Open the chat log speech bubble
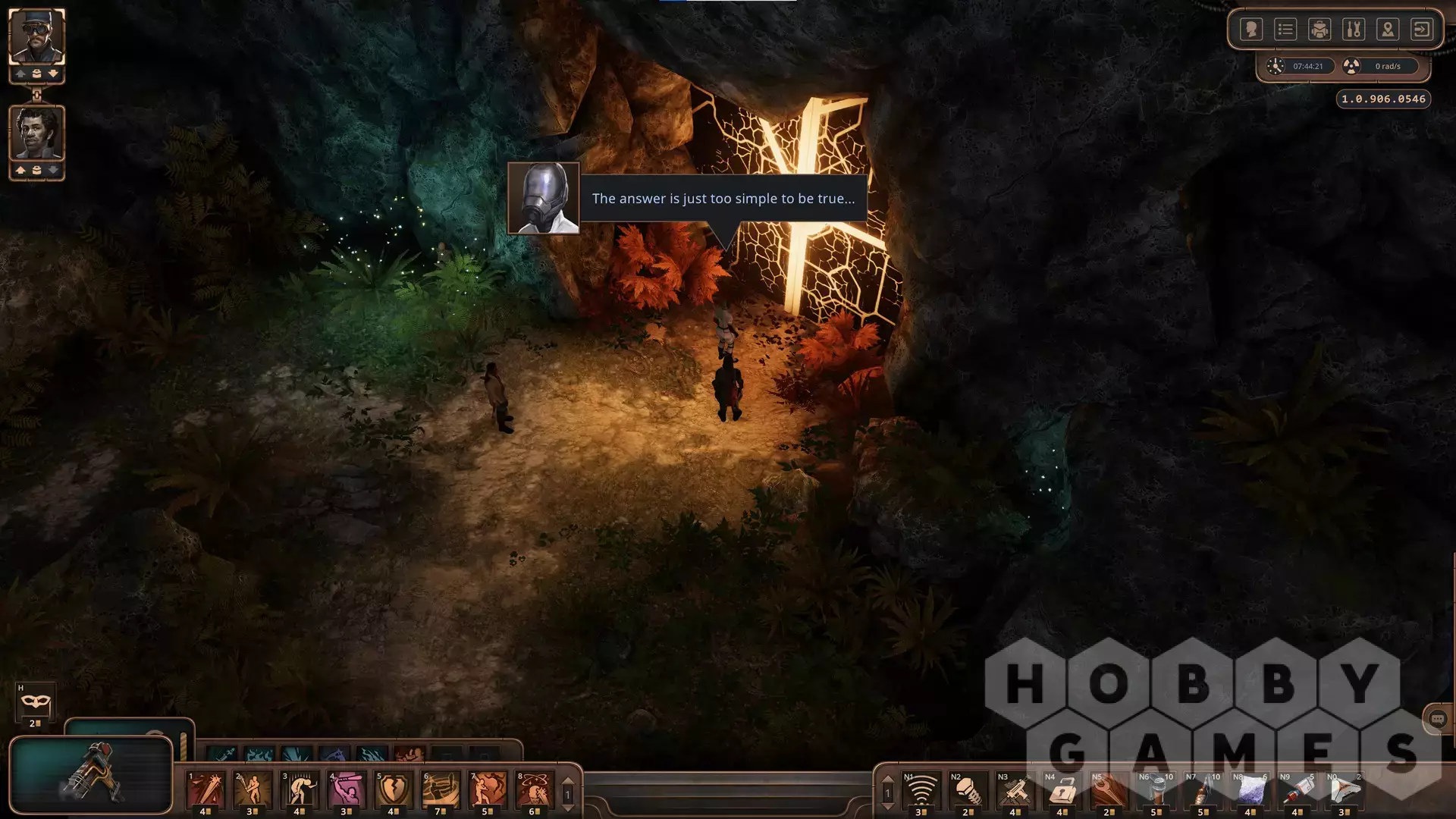1456x819 pixels. coord(1437,719)
